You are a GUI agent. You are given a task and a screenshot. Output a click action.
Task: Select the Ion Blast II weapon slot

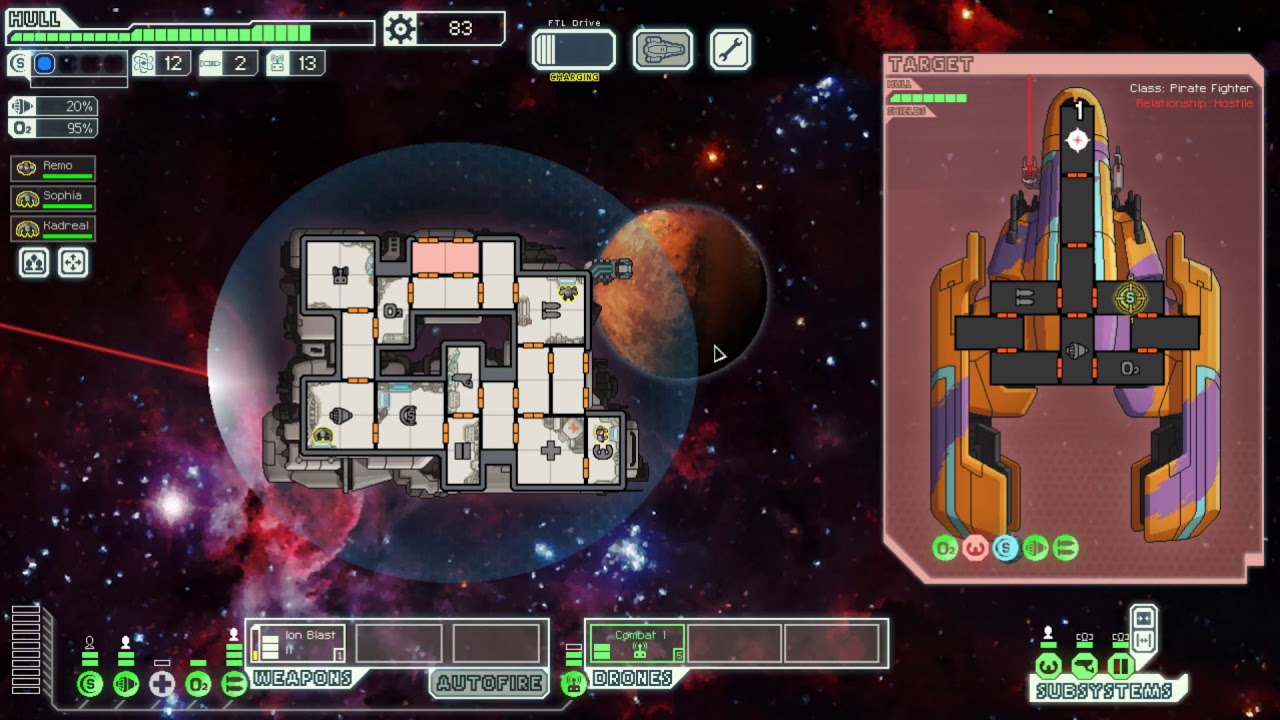coord(298,642)
